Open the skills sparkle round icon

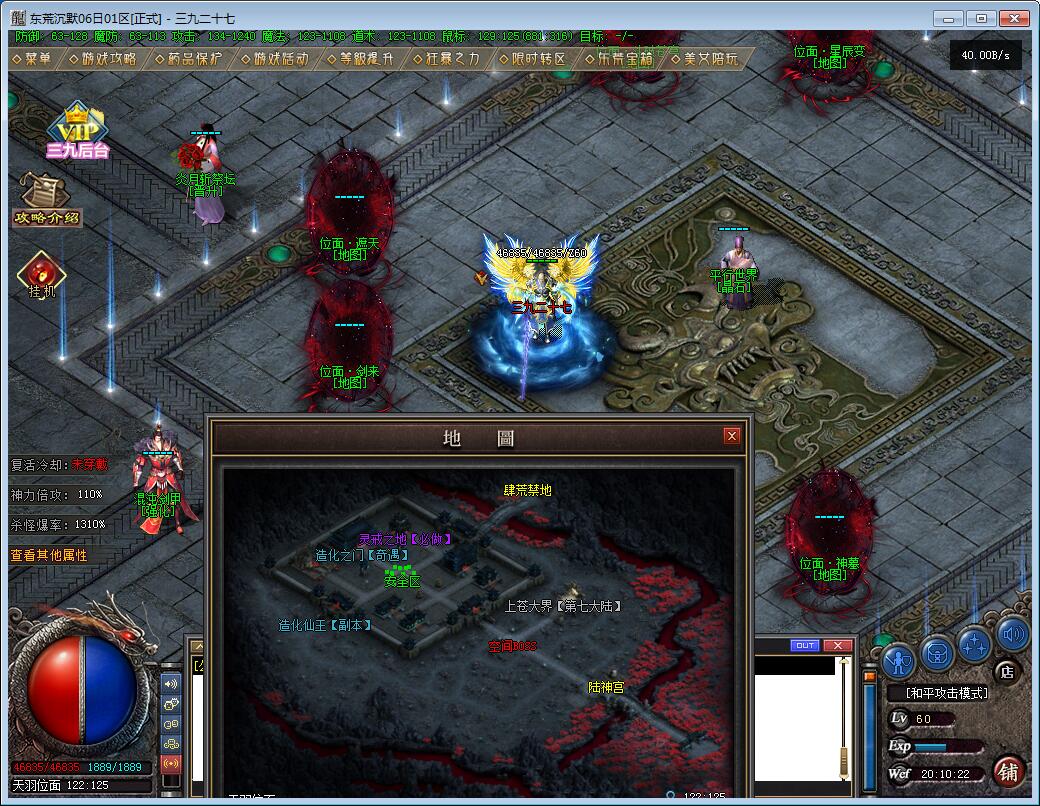[x=974, y=642]
